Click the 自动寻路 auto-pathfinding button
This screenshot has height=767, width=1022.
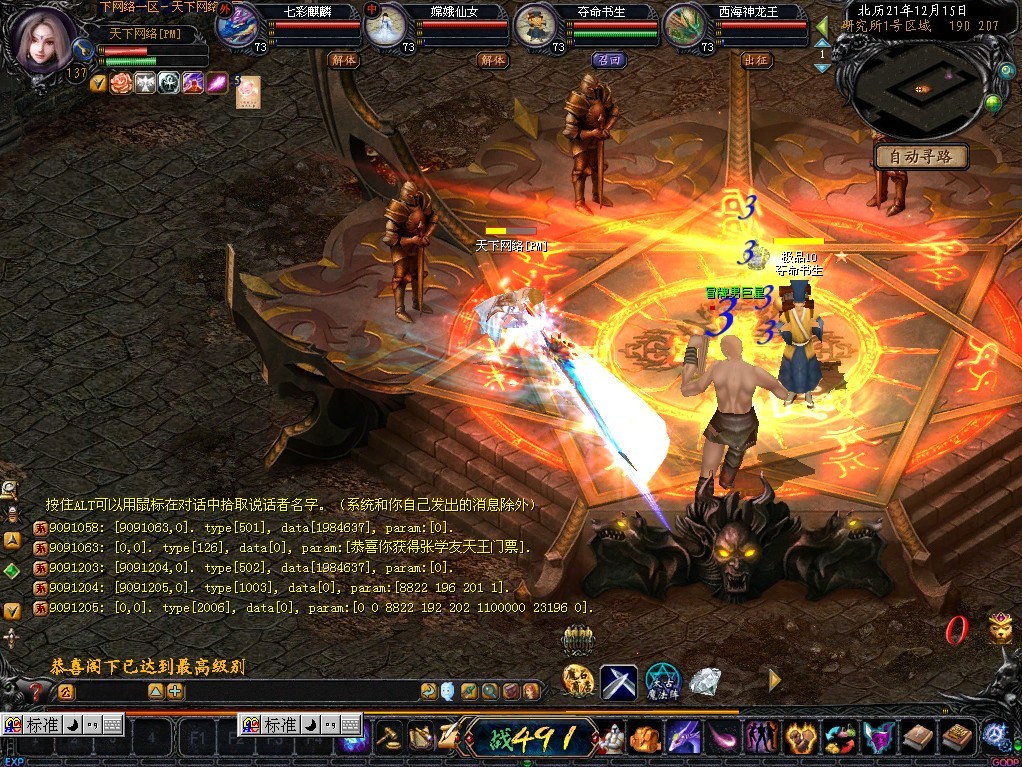(x=921, y=157)
